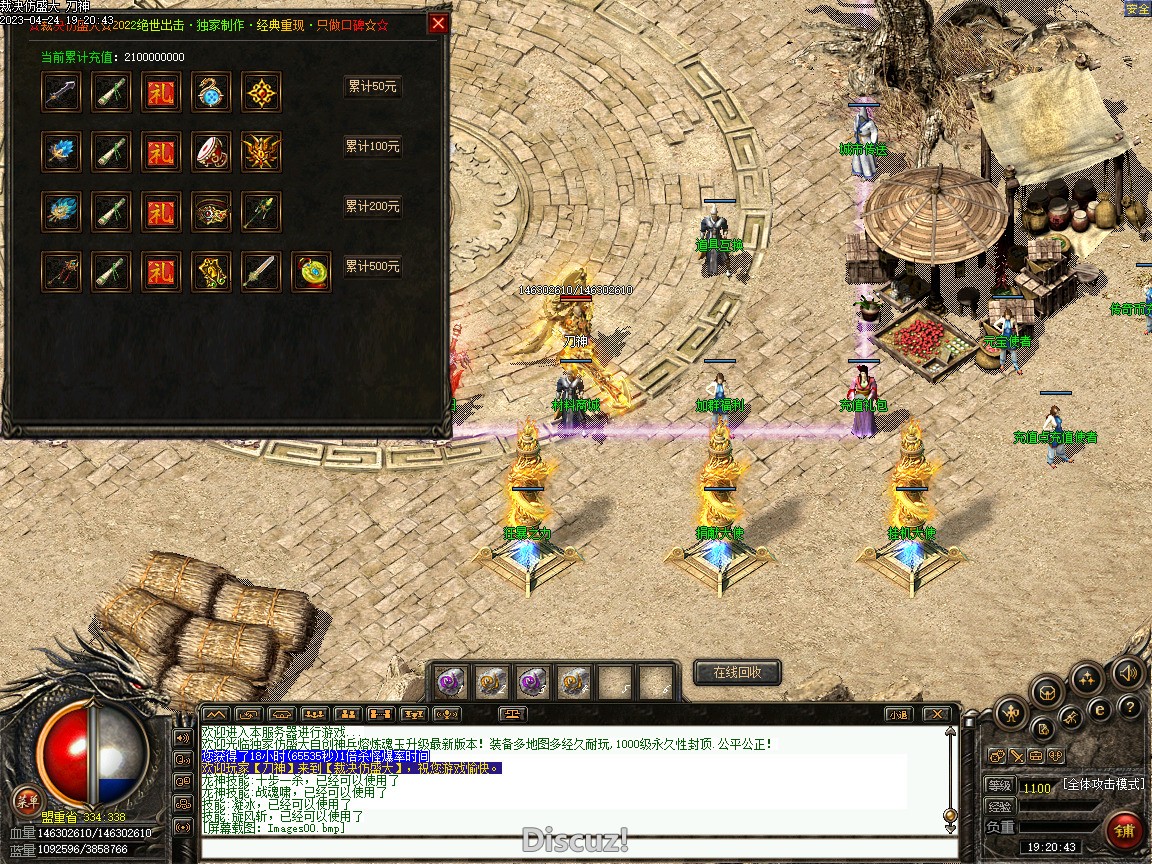1152x864 pixels.
Task: Open the round 'e' icon button
Action: coord(1100,710)
